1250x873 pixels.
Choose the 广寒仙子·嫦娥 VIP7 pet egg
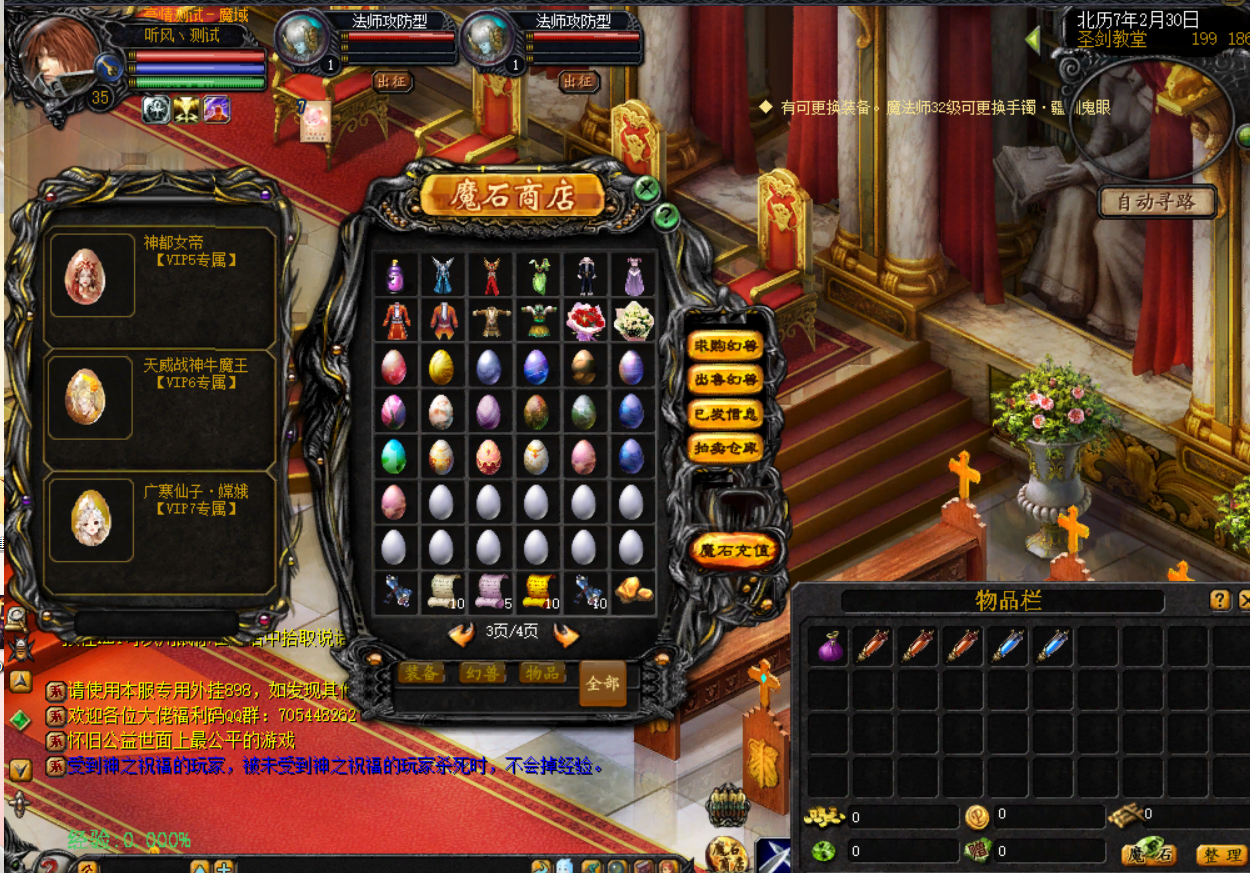click(91, 516)
